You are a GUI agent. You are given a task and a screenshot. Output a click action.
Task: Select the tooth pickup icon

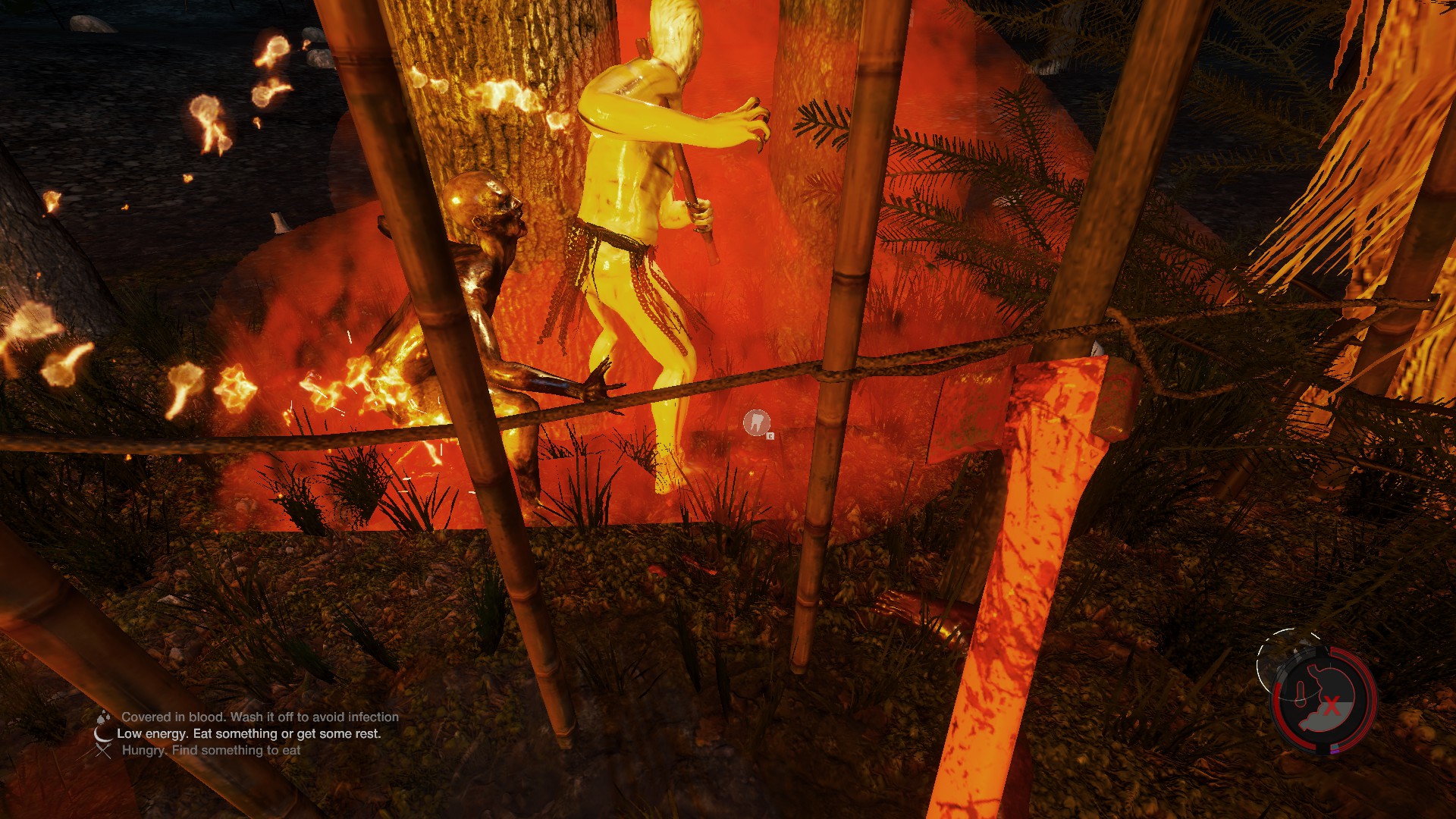756,422
